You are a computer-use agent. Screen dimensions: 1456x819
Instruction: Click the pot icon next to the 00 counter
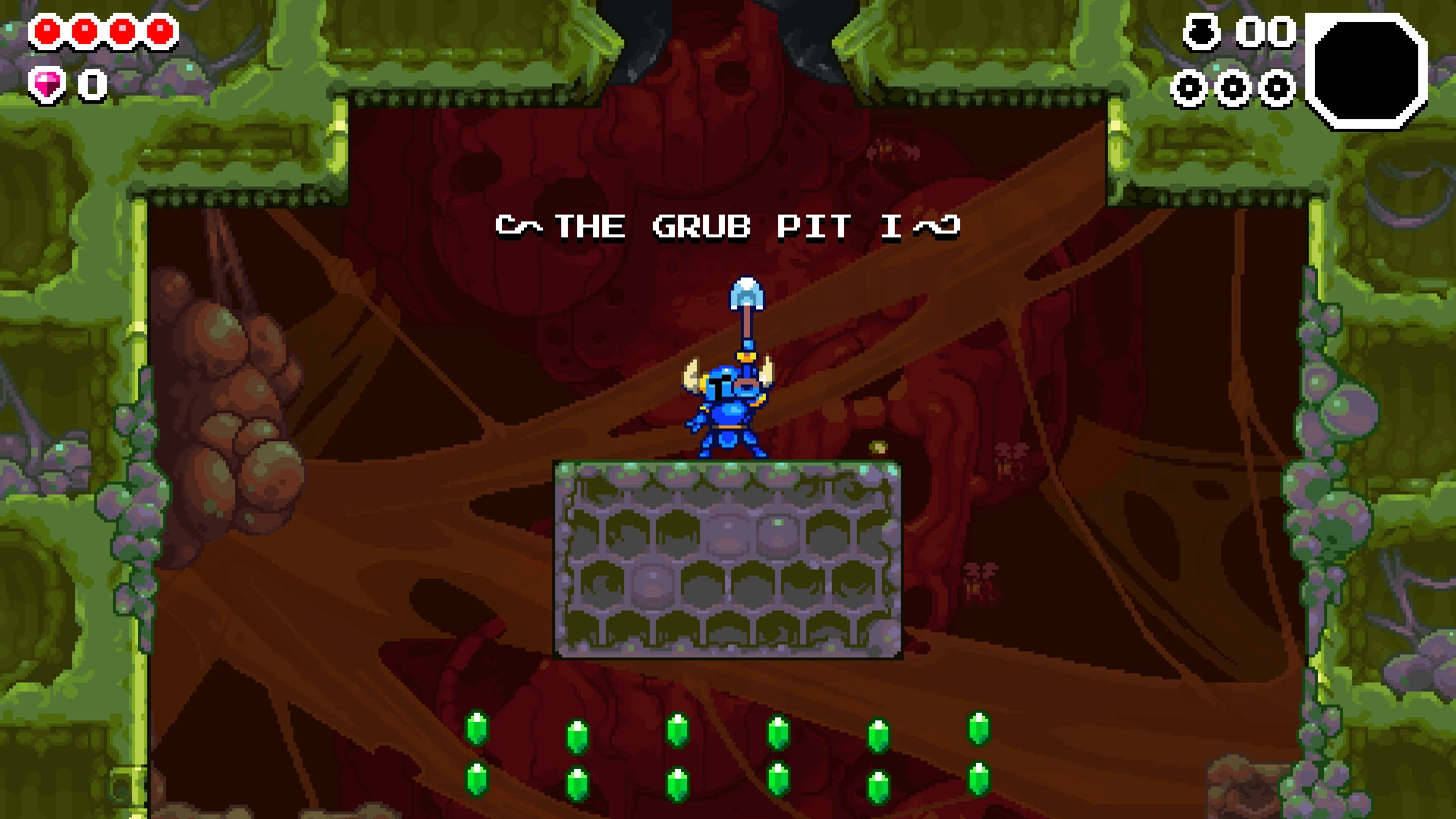pos(1200,32)
